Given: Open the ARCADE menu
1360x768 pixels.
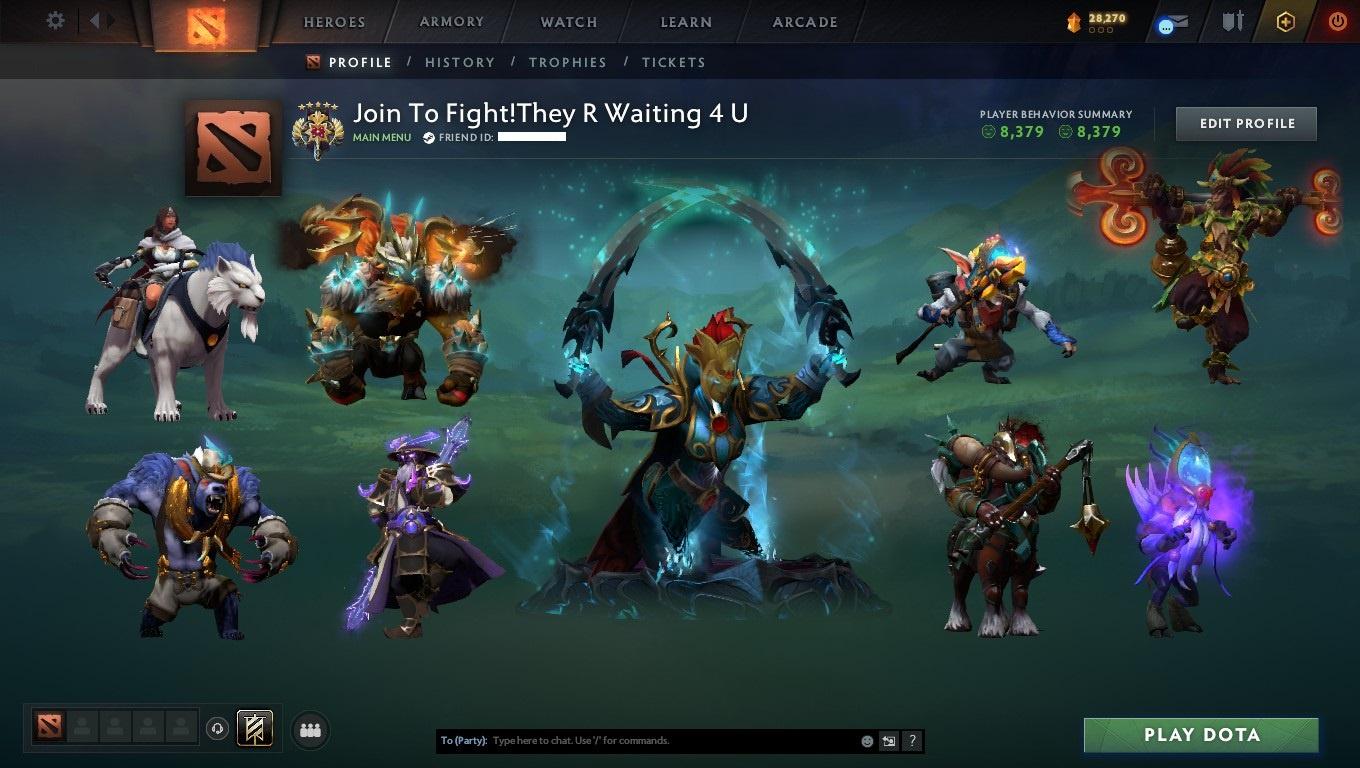Looking at the screenshot, I should (803, 21).
